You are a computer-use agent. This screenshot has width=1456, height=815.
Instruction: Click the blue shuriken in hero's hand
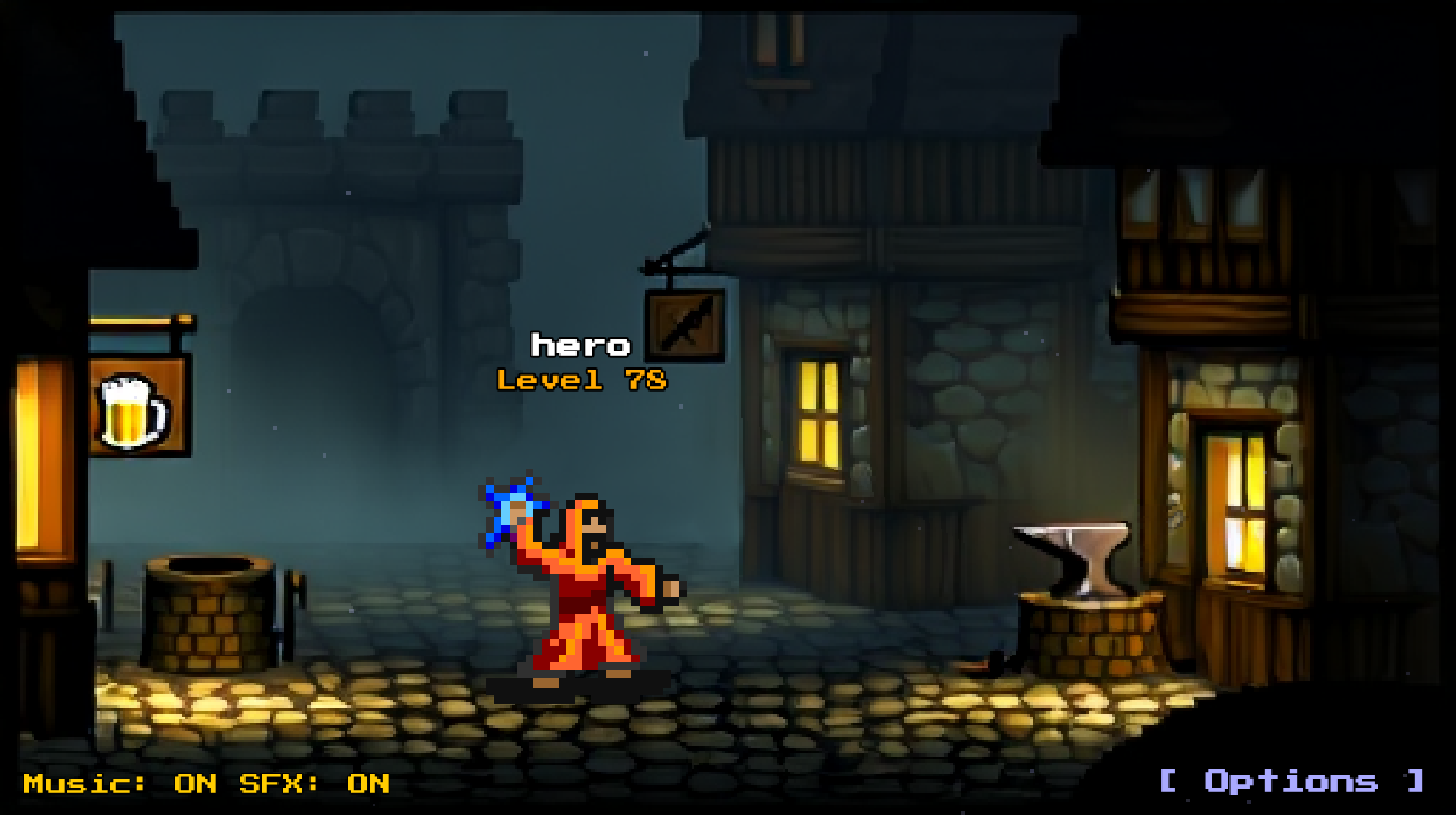click(513, 513)
